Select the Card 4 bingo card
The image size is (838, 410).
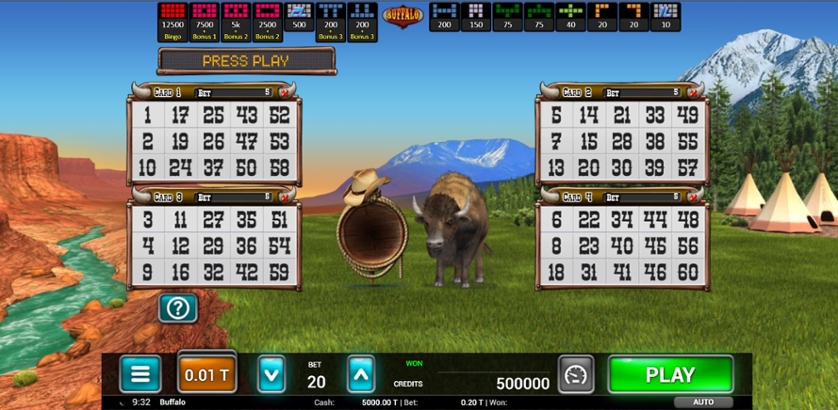click(x=622, y=246)
